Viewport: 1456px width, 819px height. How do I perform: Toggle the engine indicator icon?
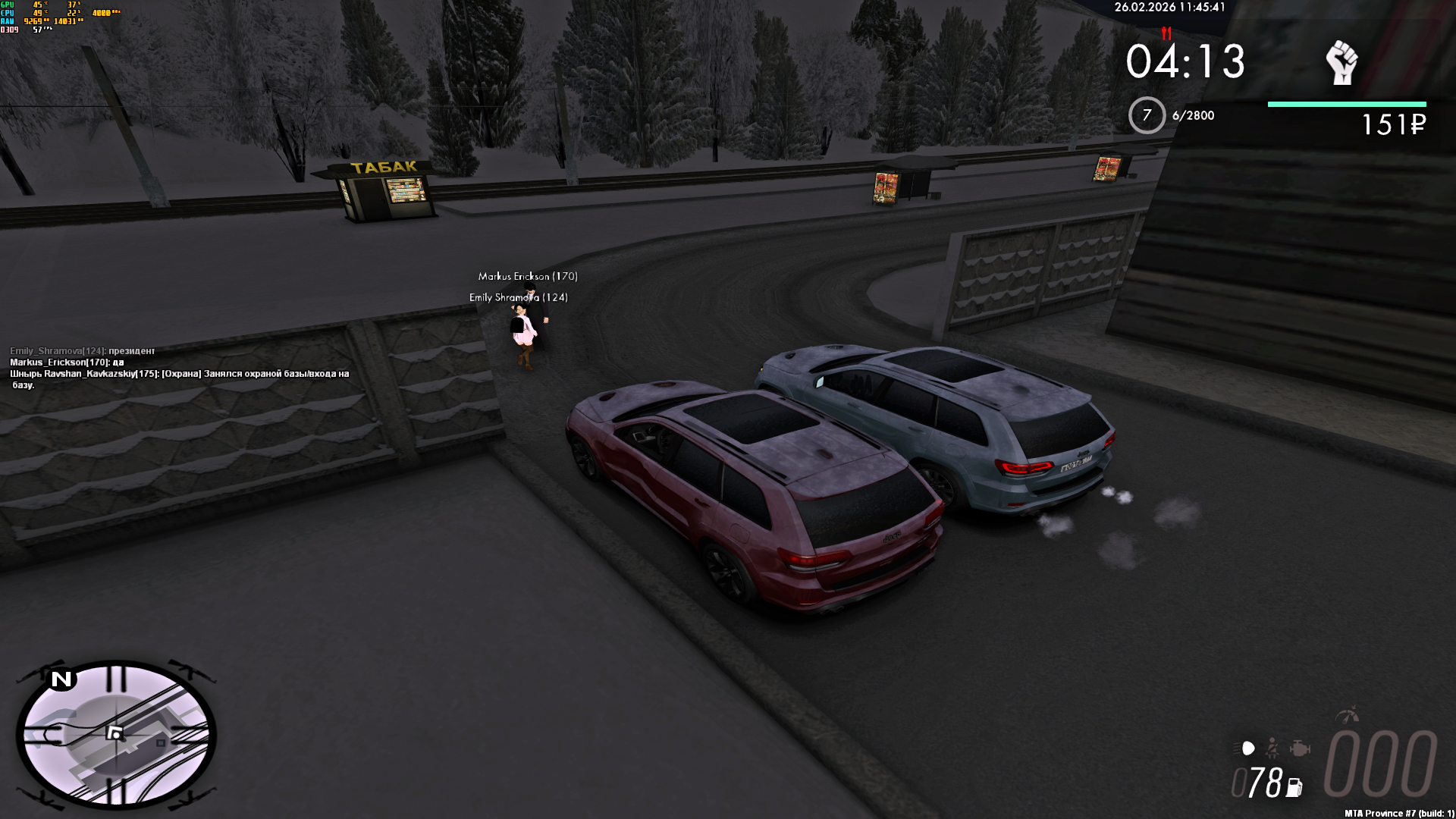click(1300, 749)
